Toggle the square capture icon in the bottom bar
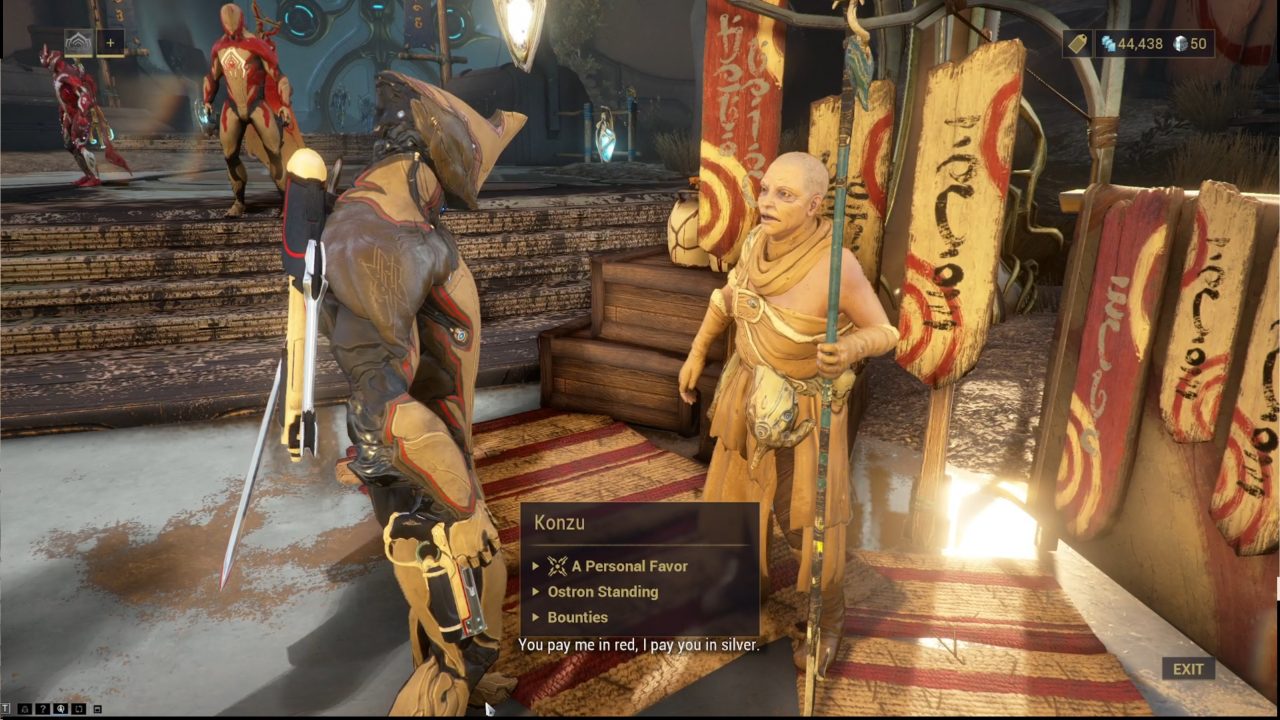The image size is (1280, 720). (97, 708)
